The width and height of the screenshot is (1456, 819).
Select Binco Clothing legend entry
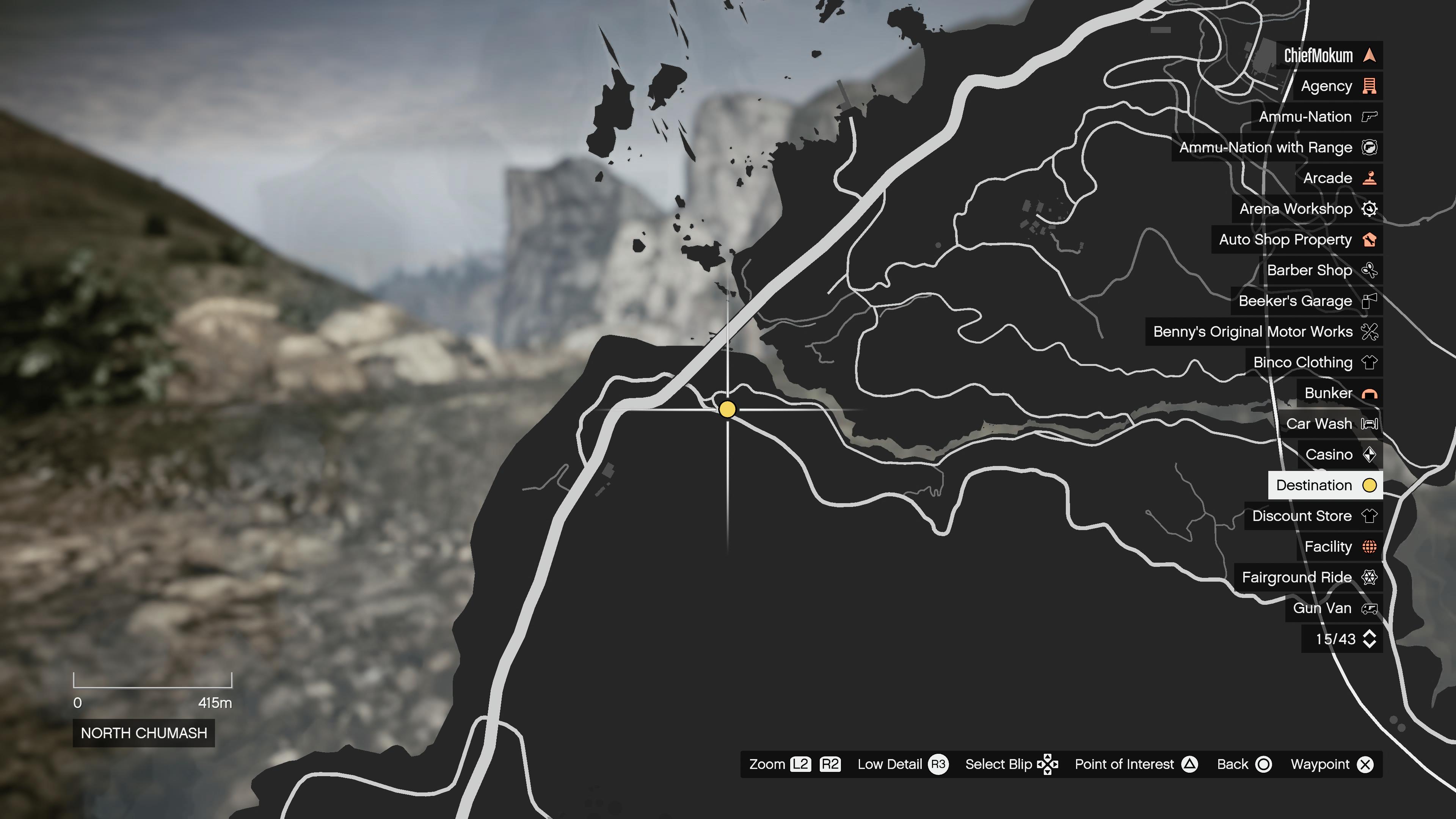click(1313, 362)
